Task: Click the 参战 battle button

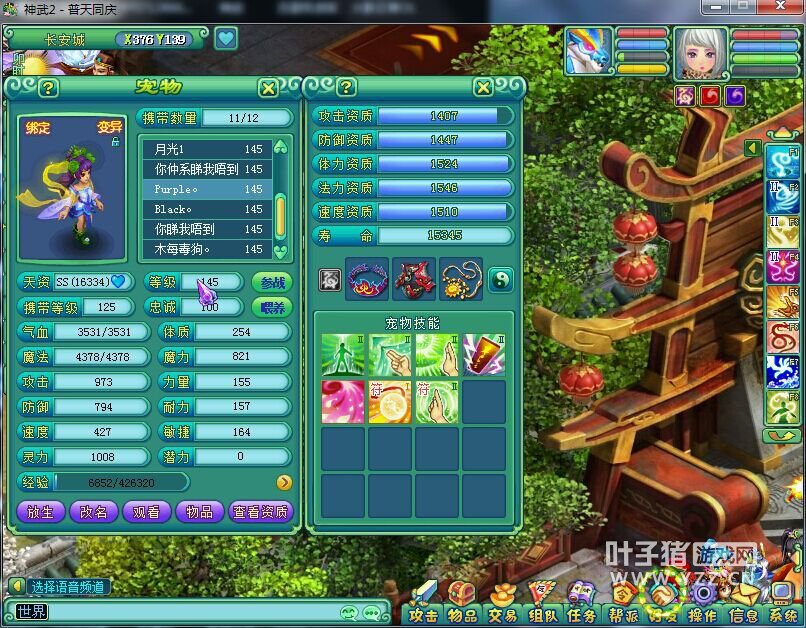Action: click(270, 283)
